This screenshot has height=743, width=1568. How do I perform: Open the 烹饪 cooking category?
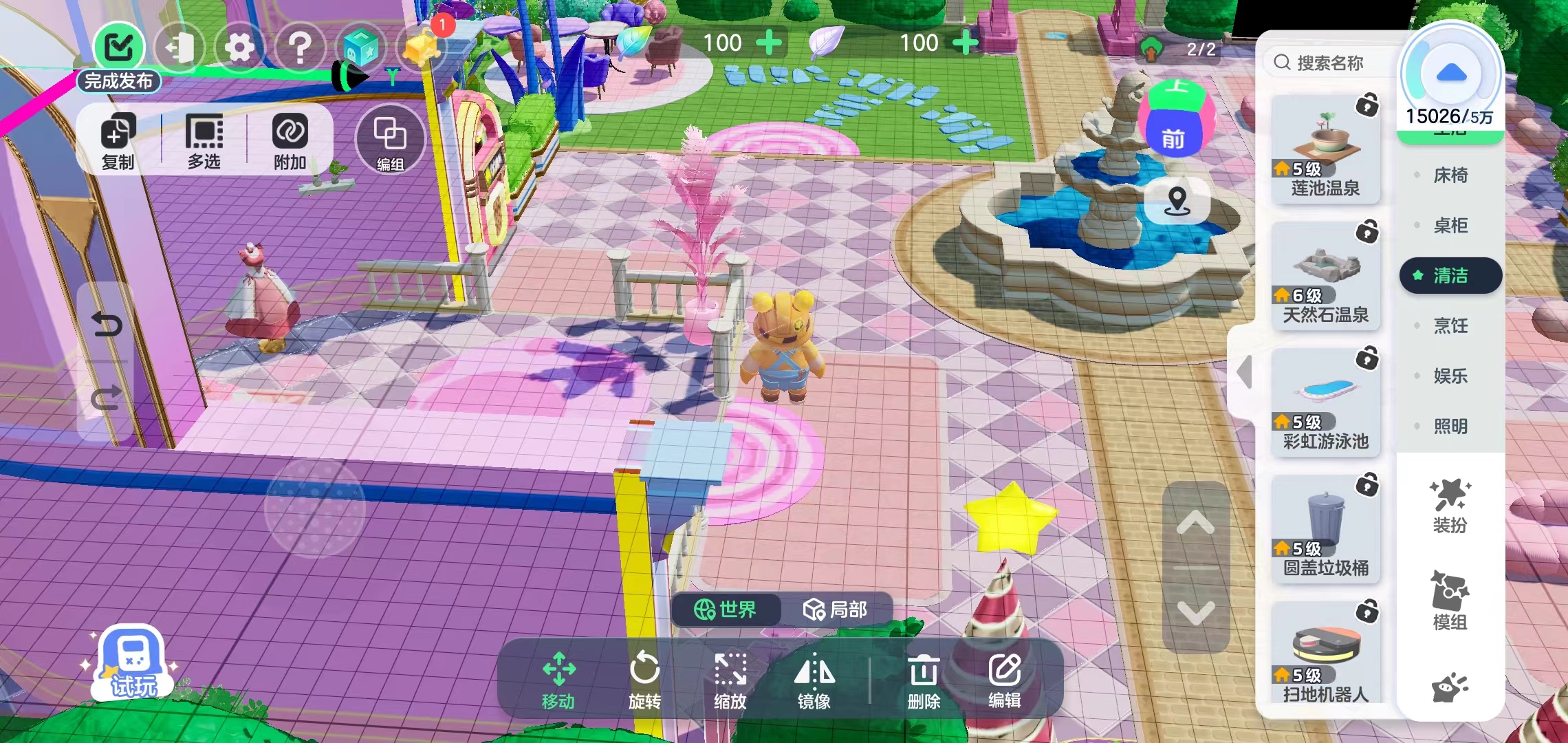coord(1450,325)
